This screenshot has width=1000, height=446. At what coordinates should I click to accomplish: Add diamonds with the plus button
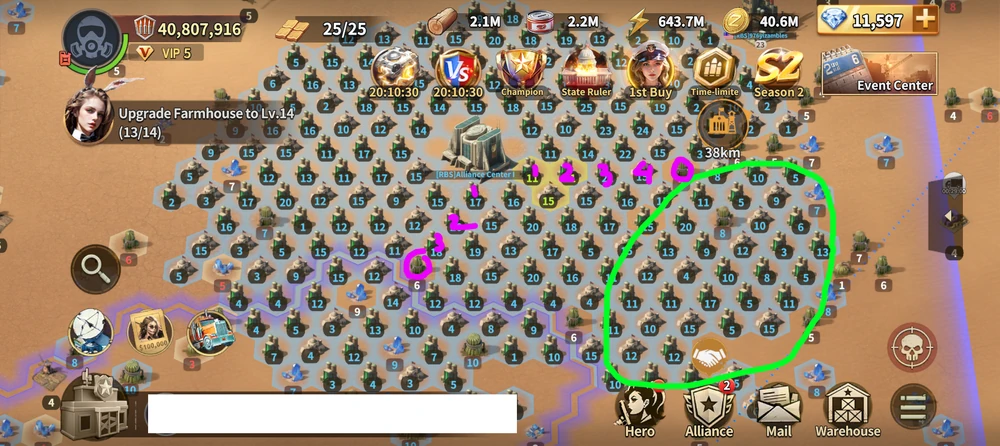click(925, 19)
